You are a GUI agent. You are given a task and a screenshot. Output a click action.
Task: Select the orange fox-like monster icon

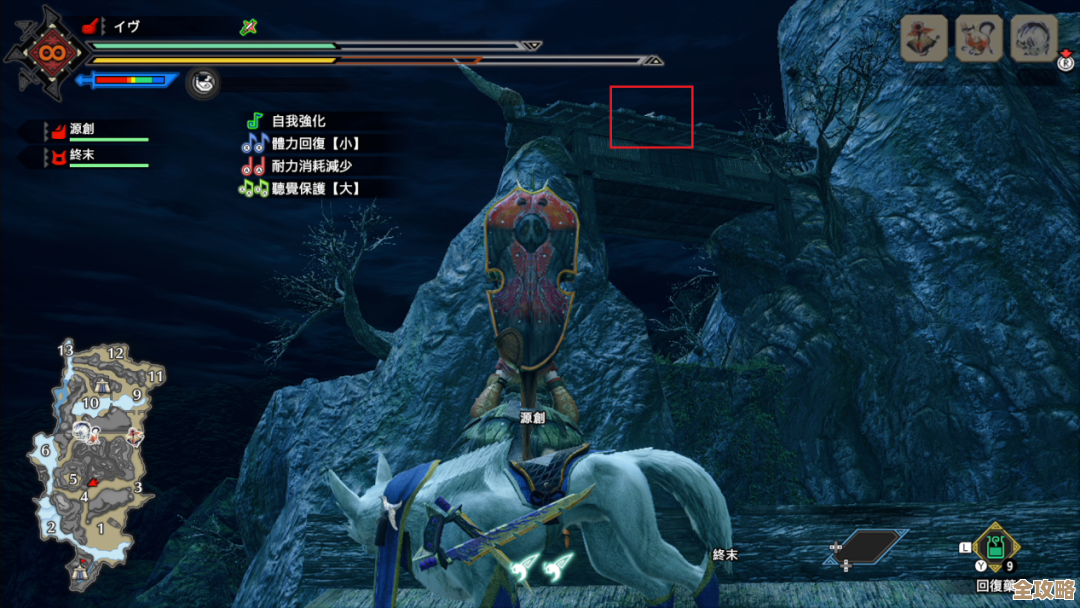point(979,39)
